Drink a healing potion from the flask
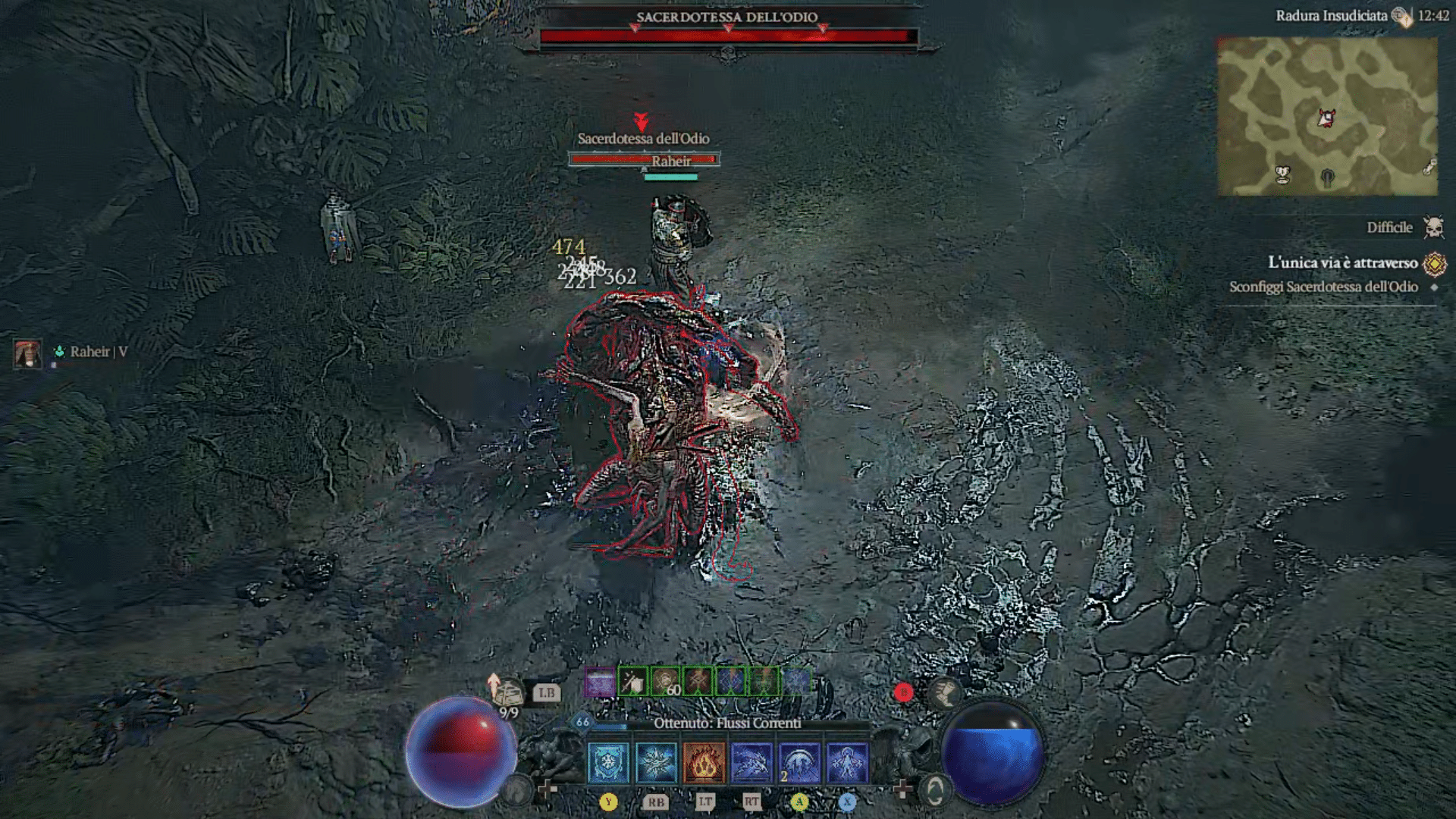 pos(507,692)
